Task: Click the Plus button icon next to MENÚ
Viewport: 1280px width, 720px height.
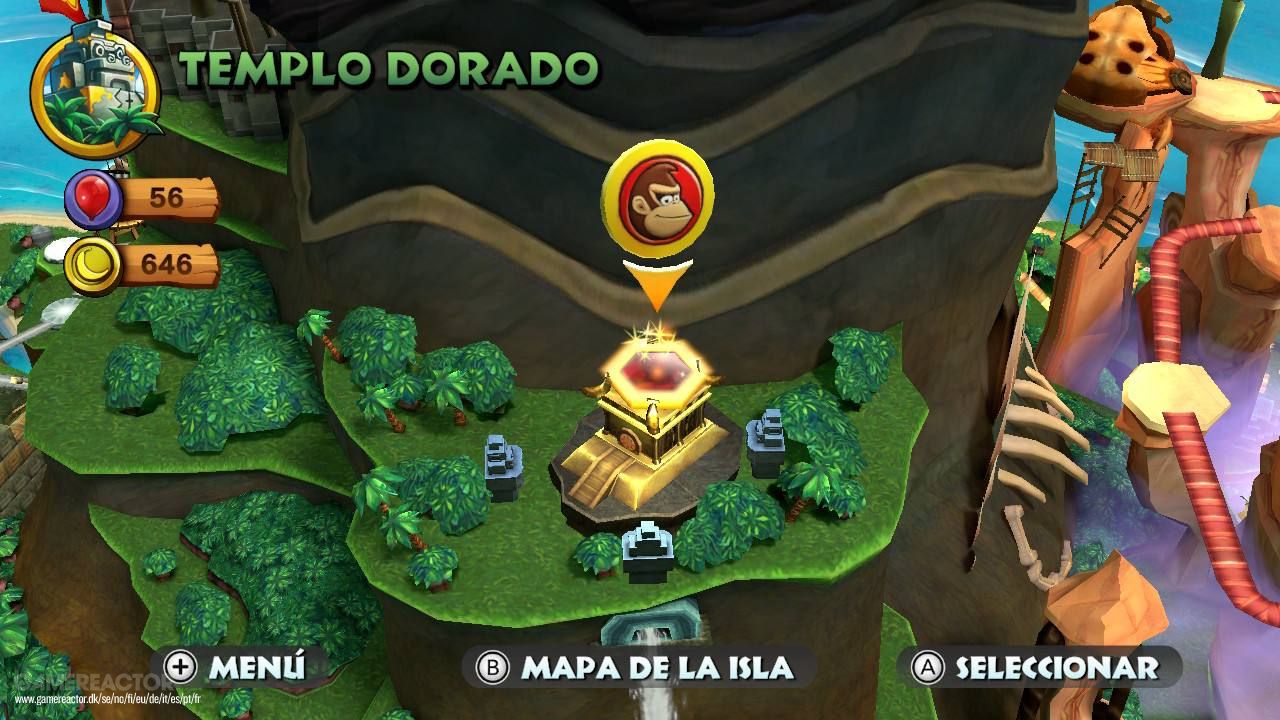Action: pyautogui.click(x=180, y=664)
